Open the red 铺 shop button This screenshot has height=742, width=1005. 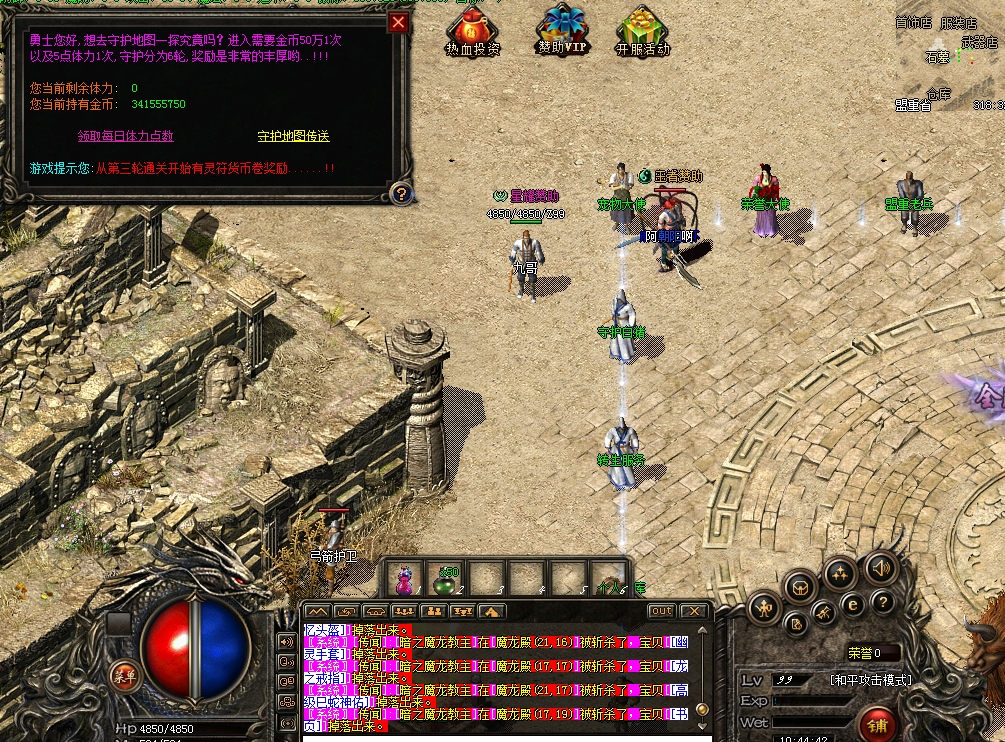click(878, 724)
